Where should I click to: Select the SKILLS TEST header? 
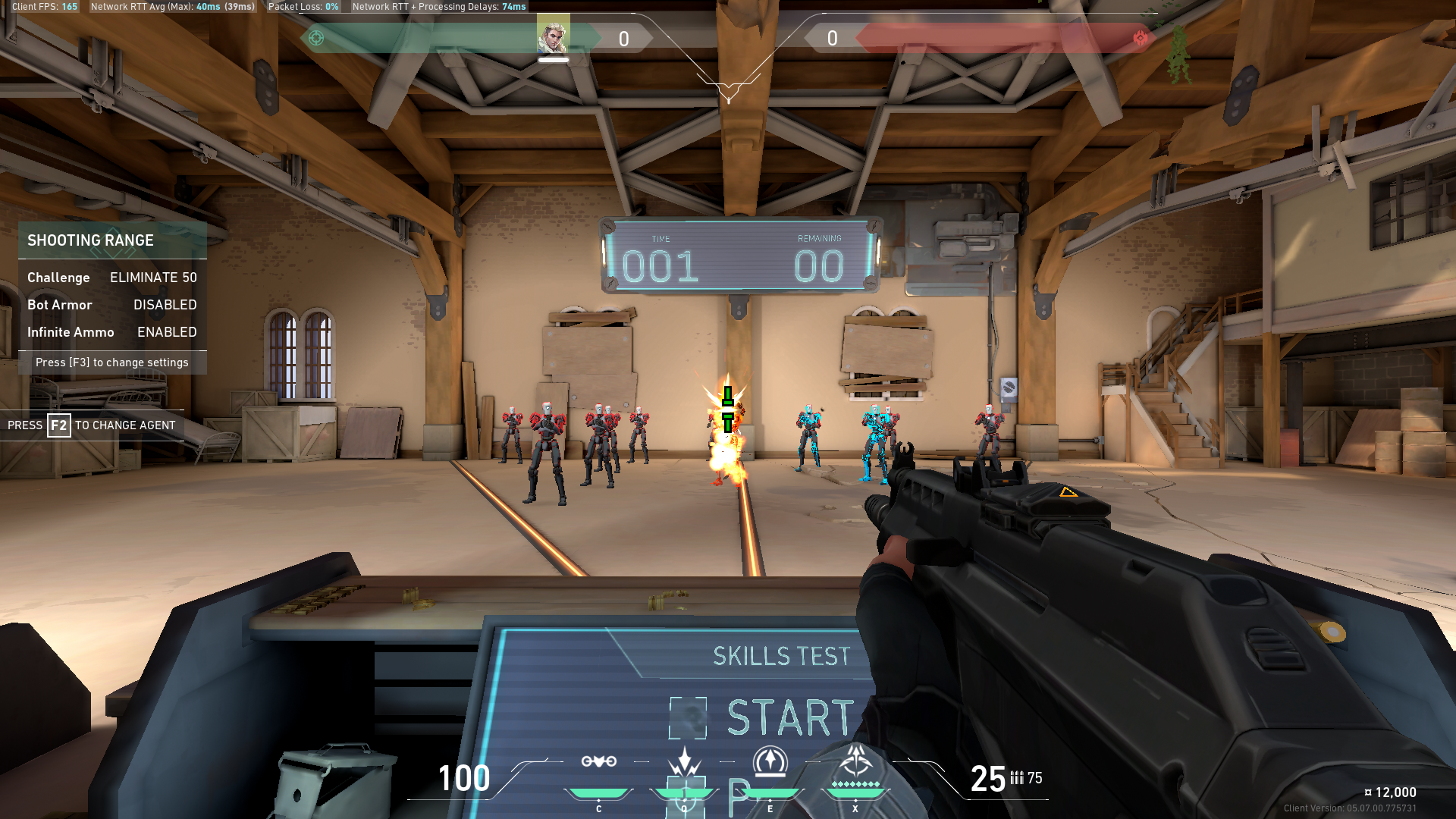click(x=780, y=657)
